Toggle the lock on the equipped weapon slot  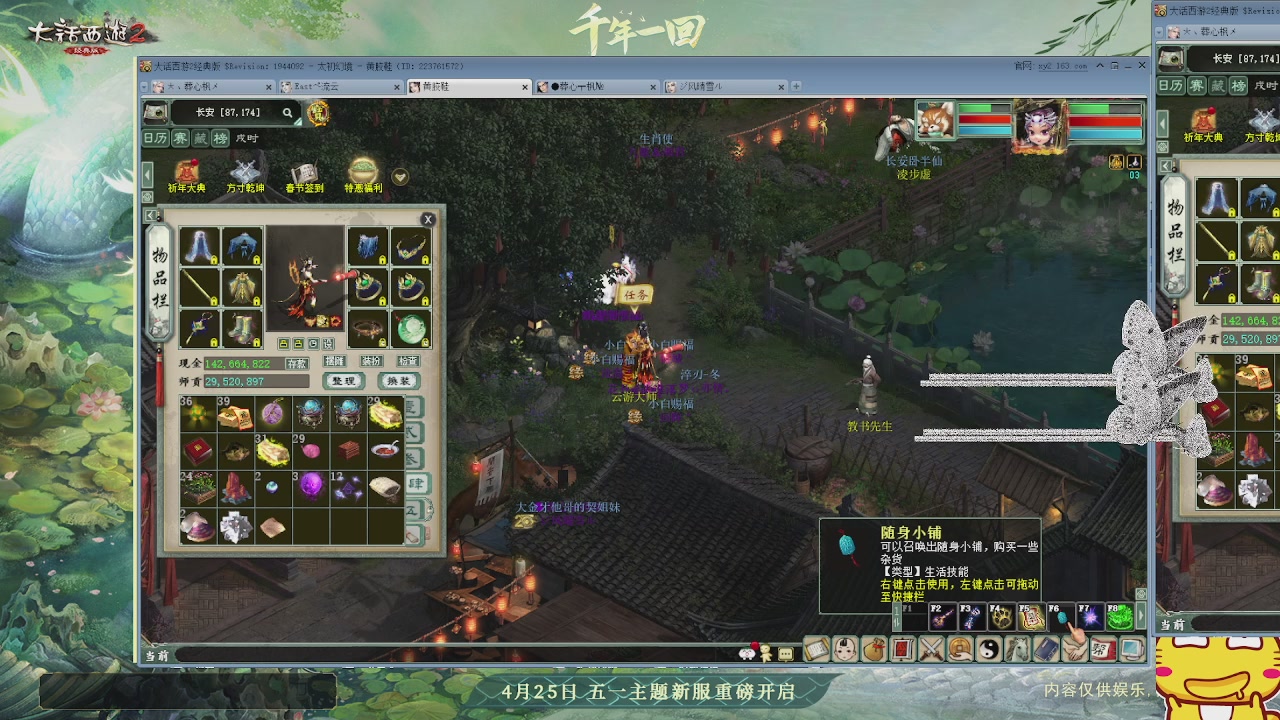point(214,302)
